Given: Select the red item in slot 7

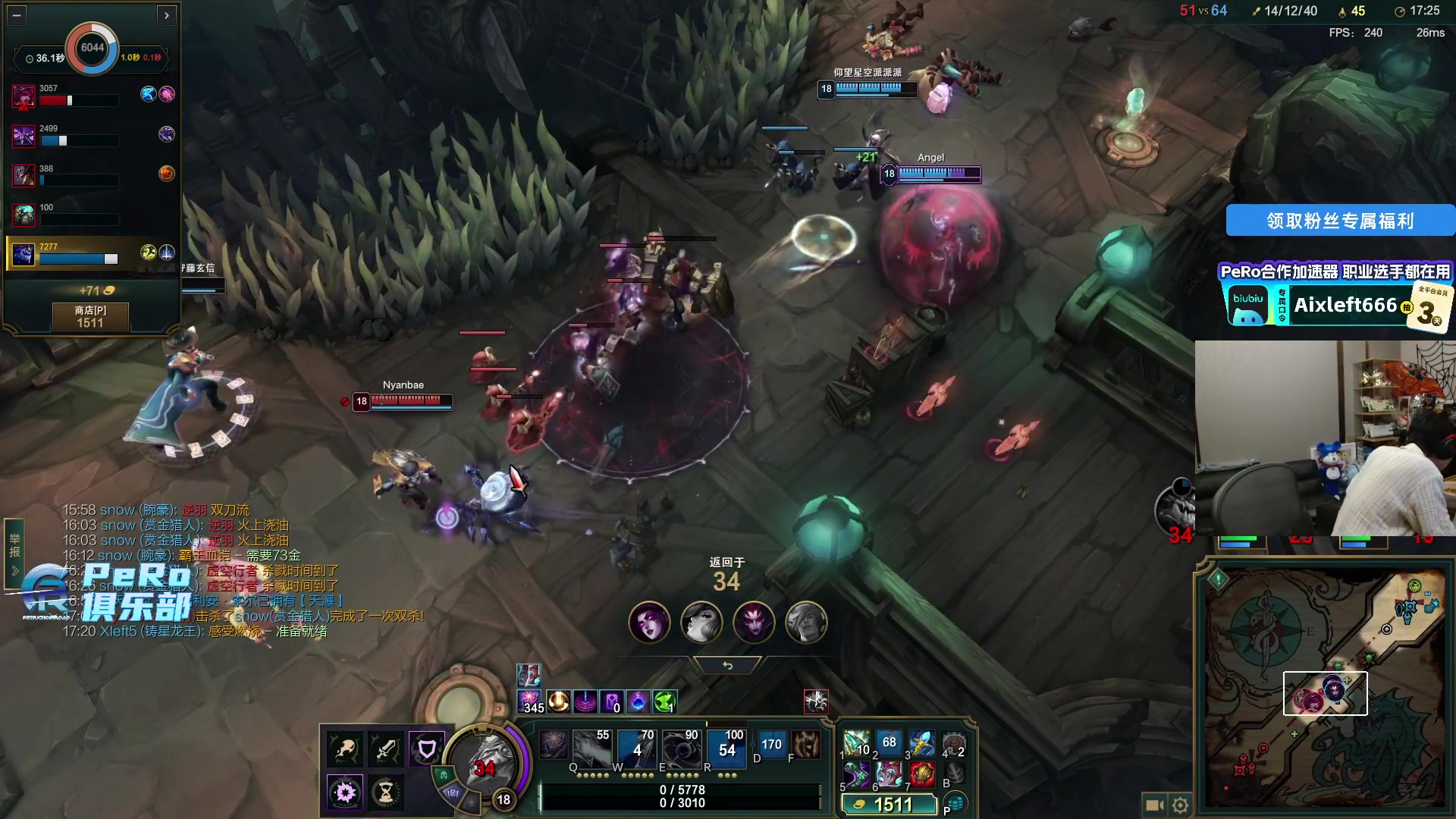Looking at the screenshot, I should 921,774.
